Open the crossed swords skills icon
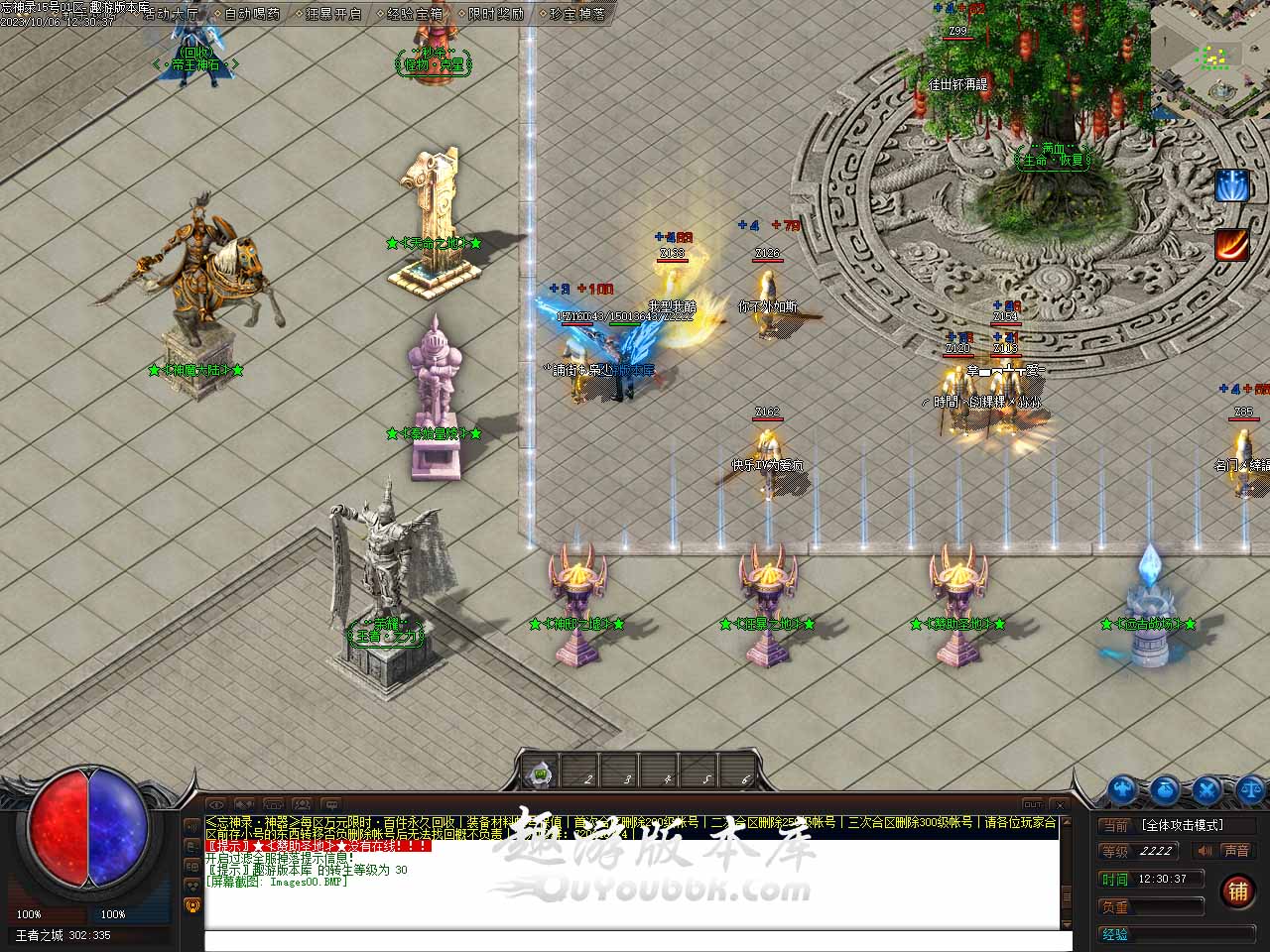1270x952 pixels. pyautogui.click(x=1206, y=790)
